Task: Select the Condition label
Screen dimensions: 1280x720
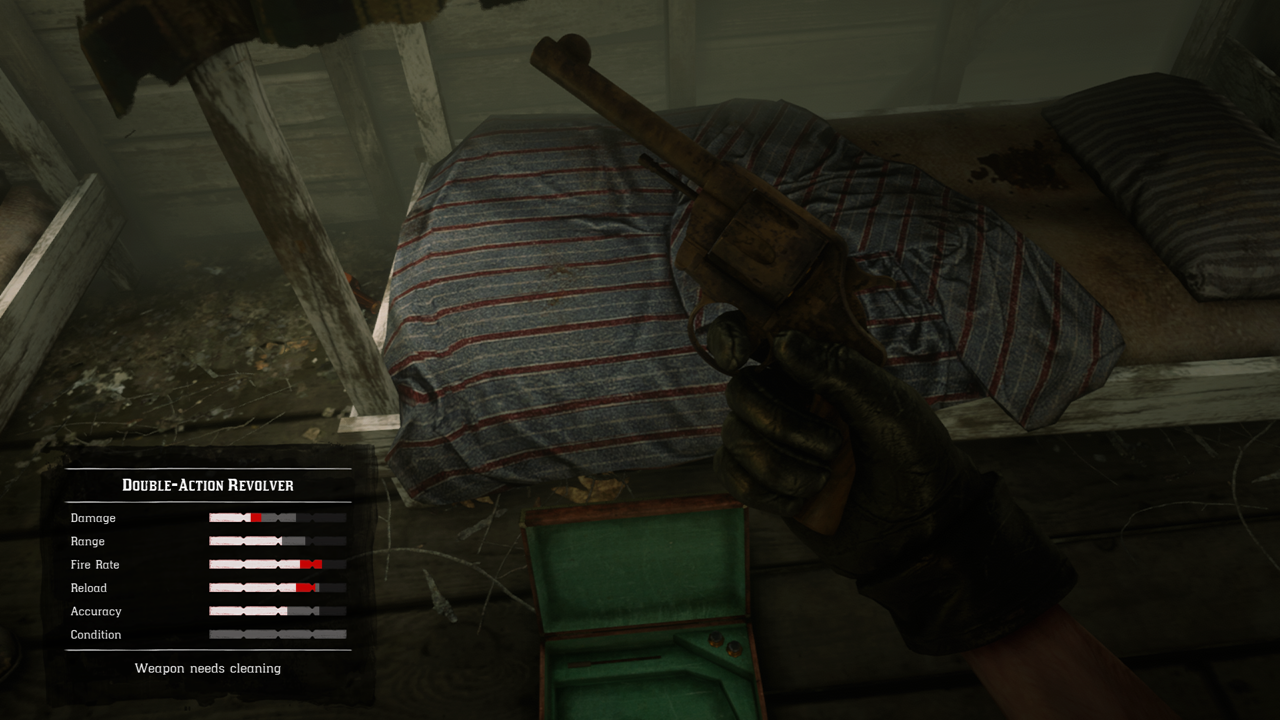Action: (x=96, y=634)
